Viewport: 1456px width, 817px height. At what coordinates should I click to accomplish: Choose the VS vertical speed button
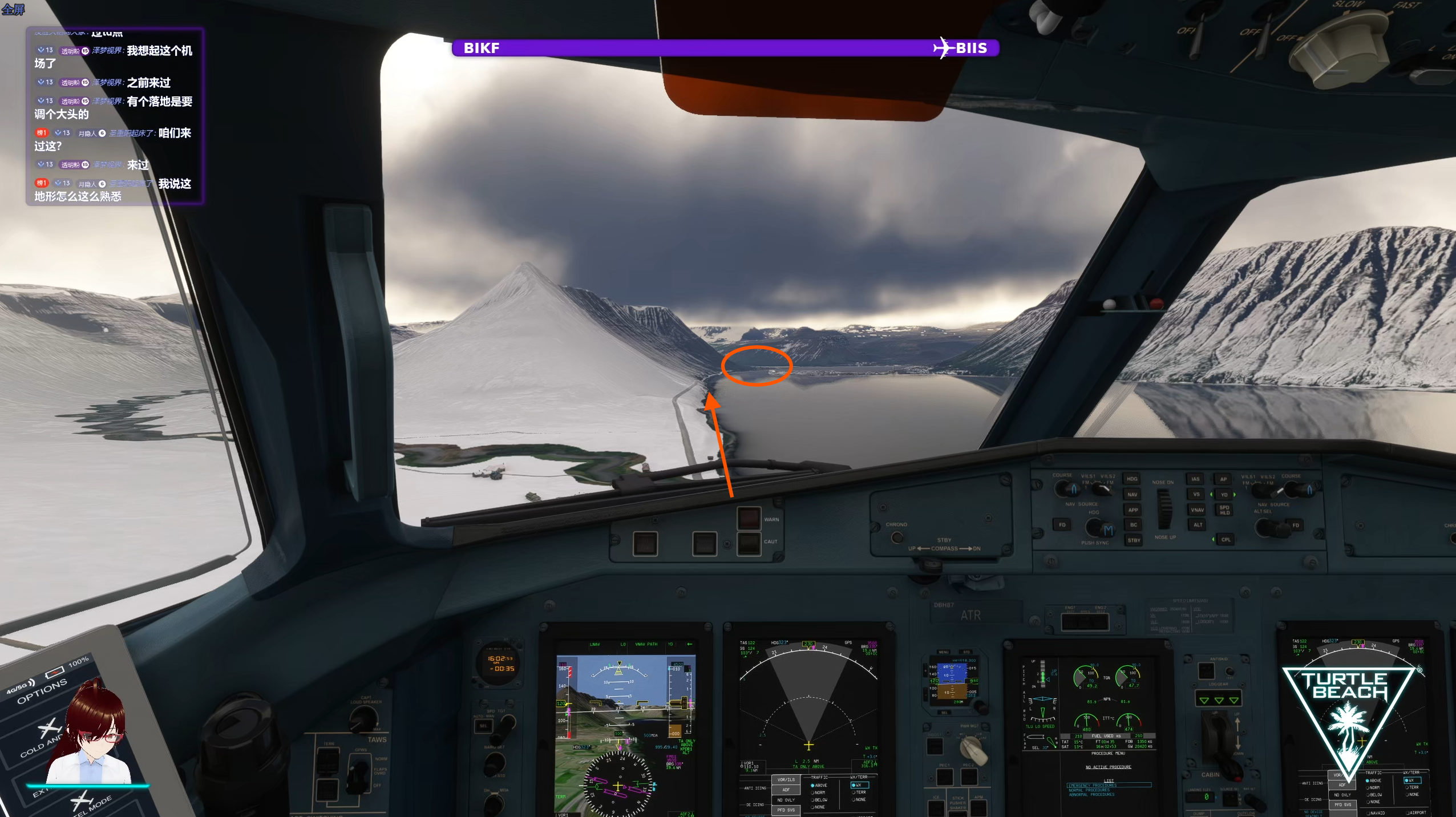pos(1196,494)
